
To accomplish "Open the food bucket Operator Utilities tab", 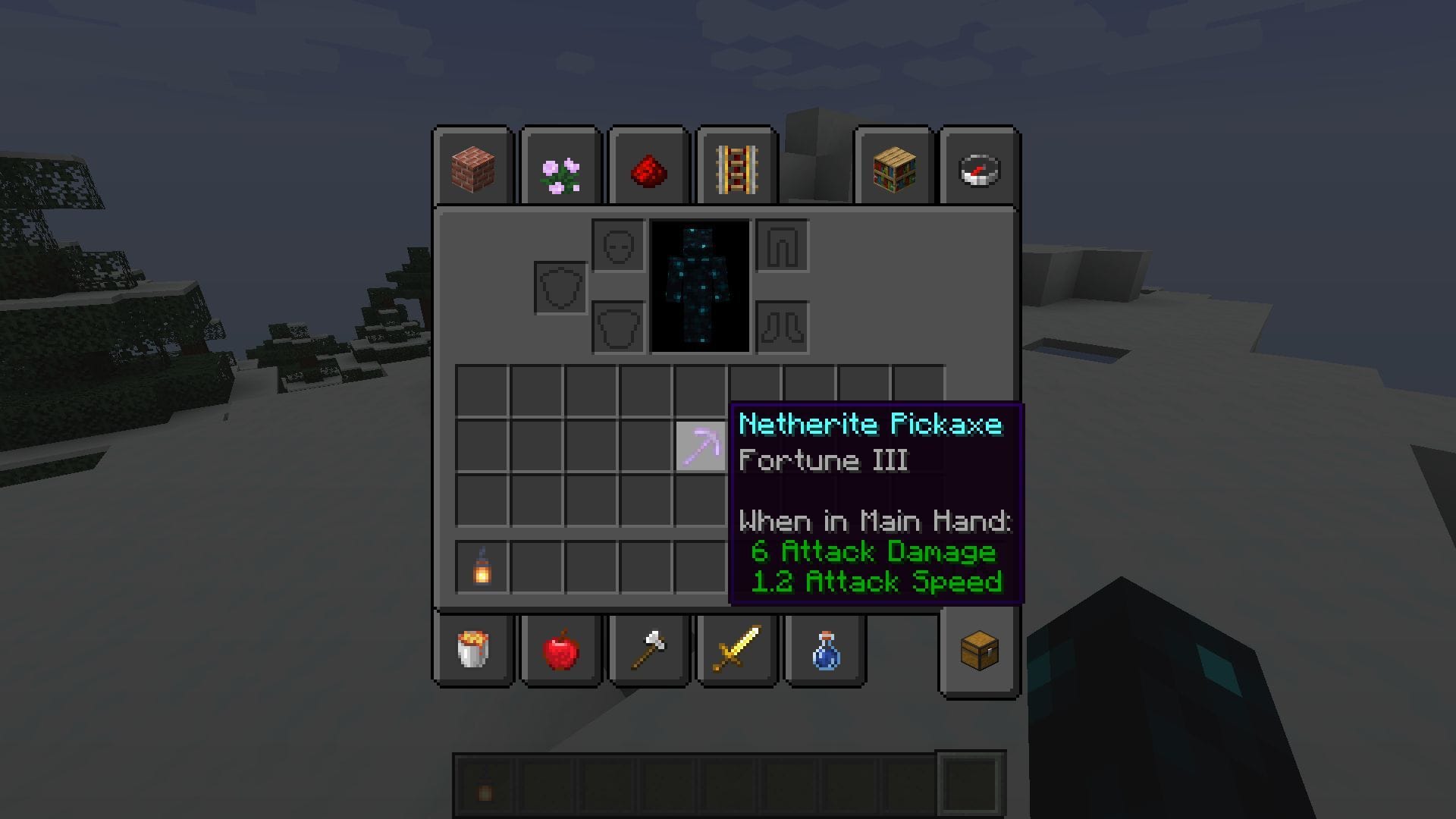I will pyautogui.click(x=474, y=651).
